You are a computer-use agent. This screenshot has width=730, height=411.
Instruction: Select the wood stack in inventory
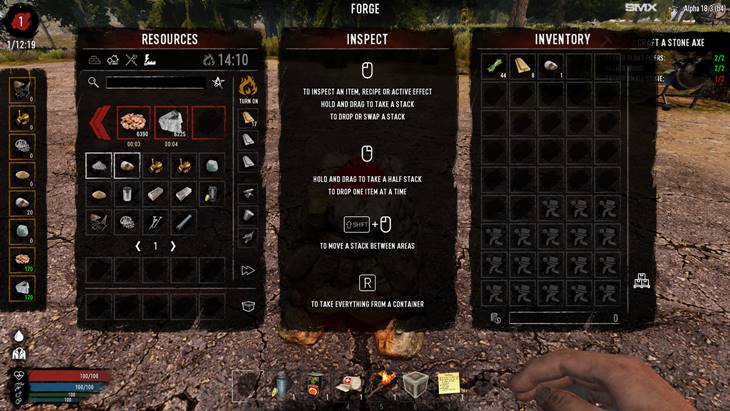click(522, 67)
